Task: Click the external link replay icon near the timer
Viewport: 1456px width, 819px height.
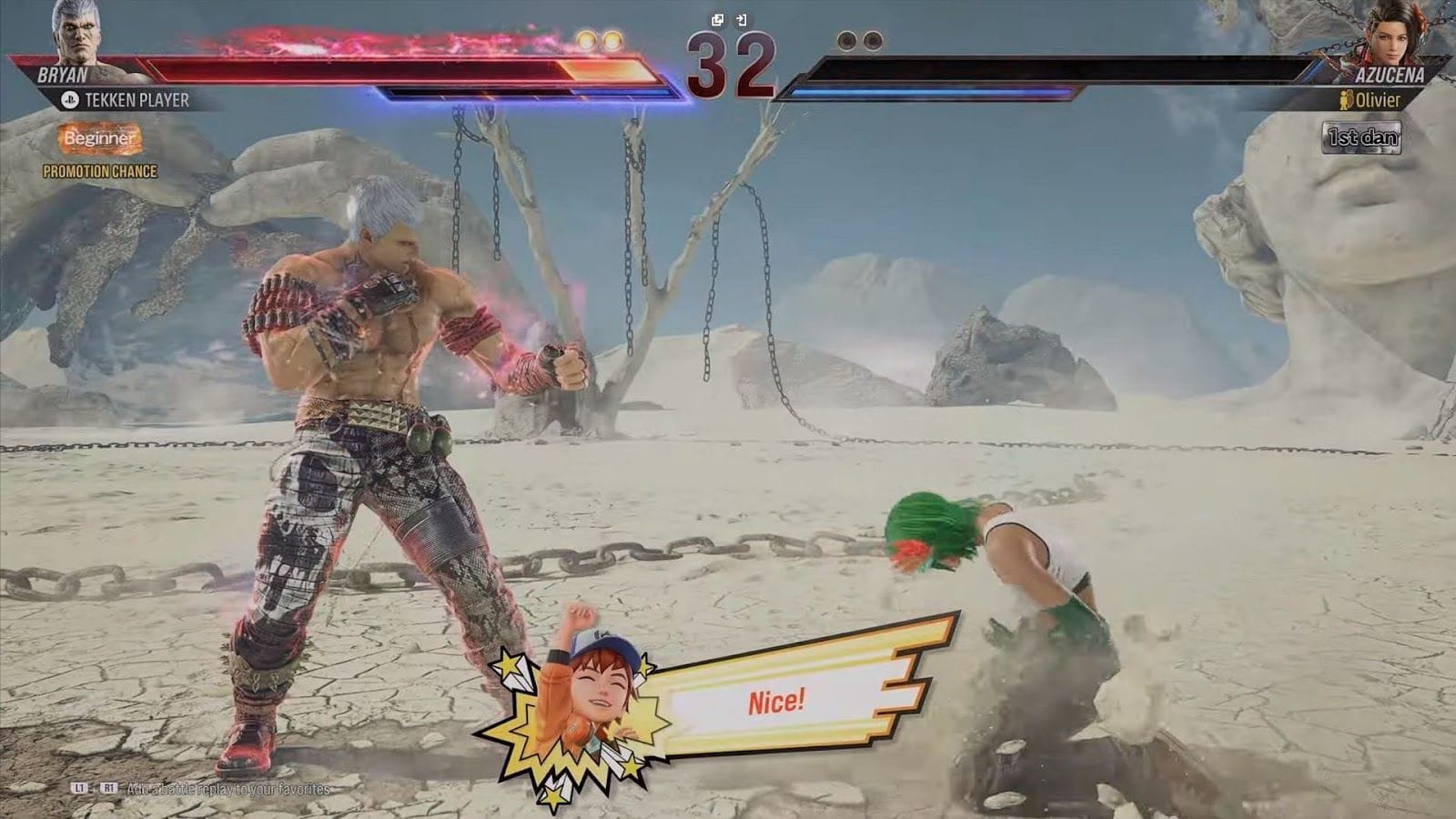Action: click(718, 19)
